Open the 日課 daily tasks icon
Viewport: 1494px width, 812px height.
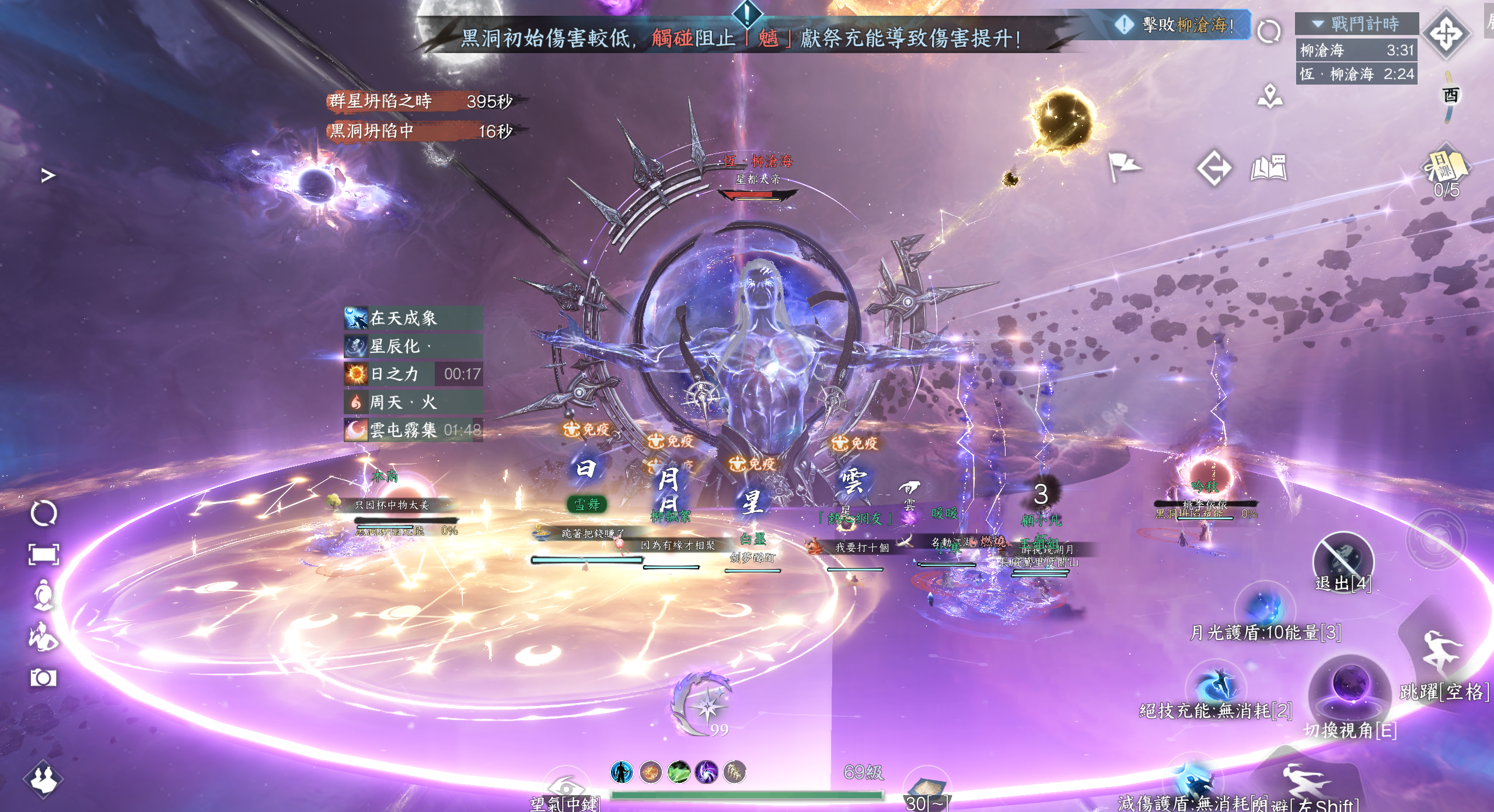pyautogui.click(x=1446, y=166)
